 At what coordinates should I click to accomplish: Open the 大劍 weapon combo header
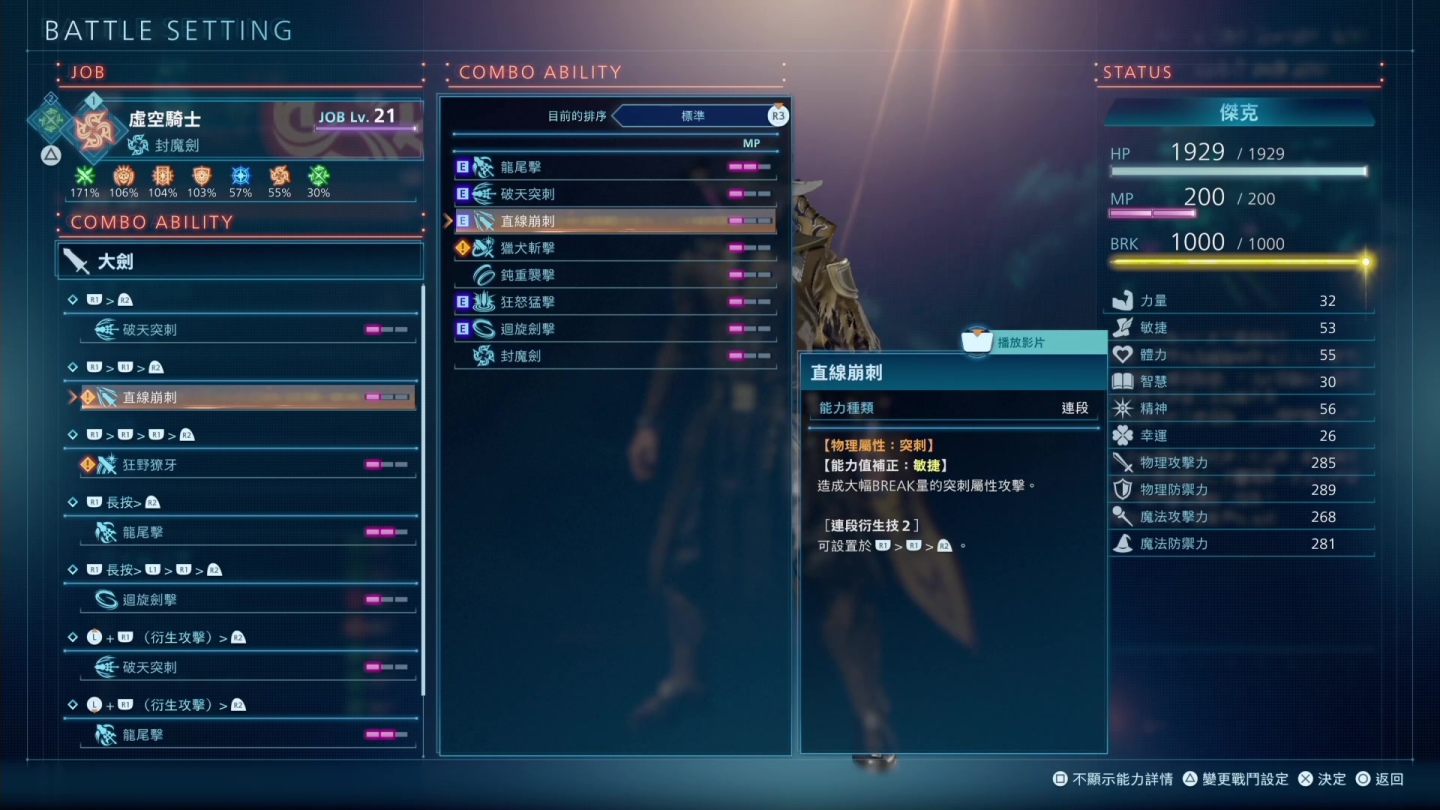[x=240, y=262]
